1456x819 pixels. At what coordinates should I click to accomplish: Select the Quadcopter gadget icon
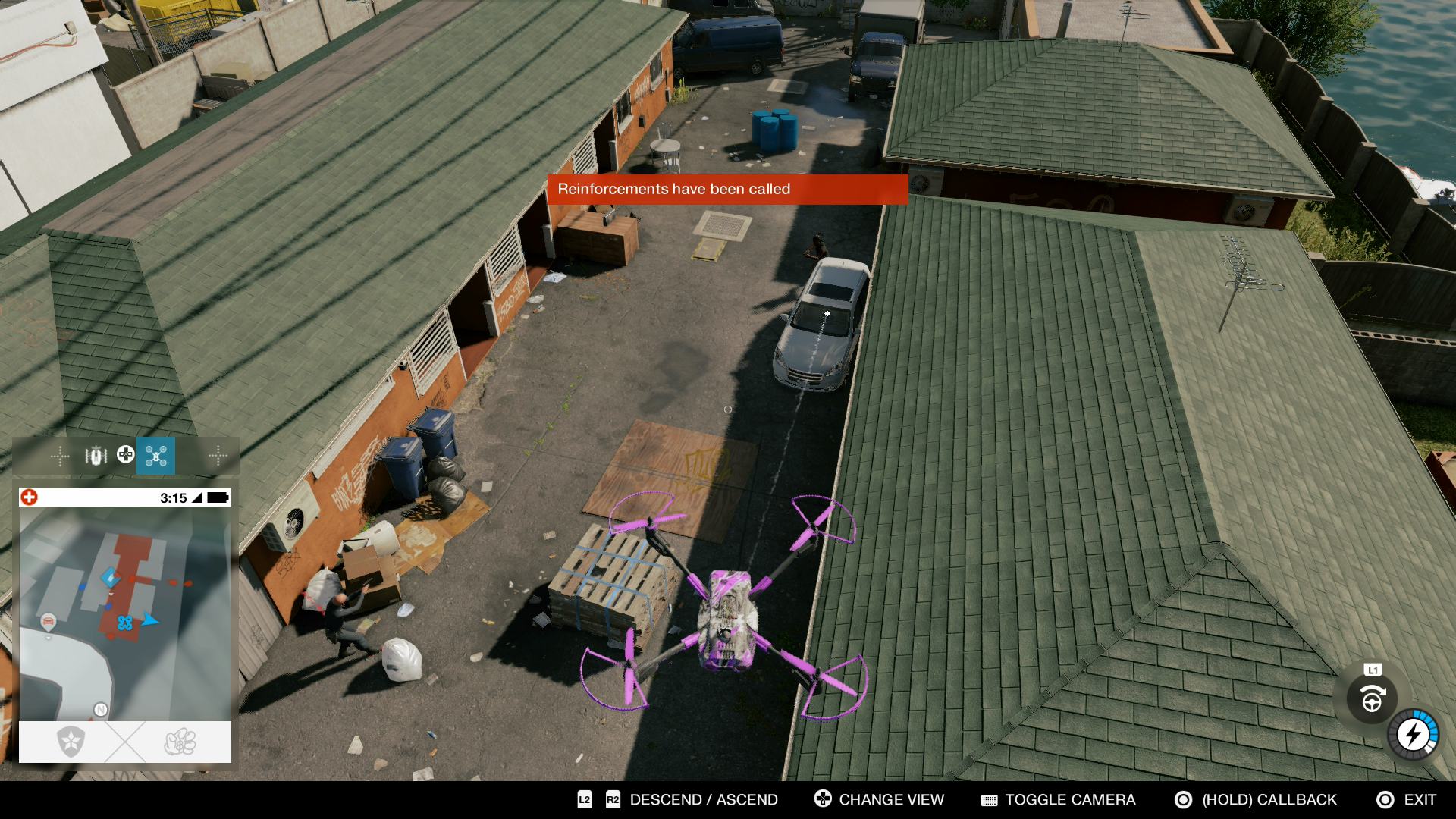(x=156, y=457)
